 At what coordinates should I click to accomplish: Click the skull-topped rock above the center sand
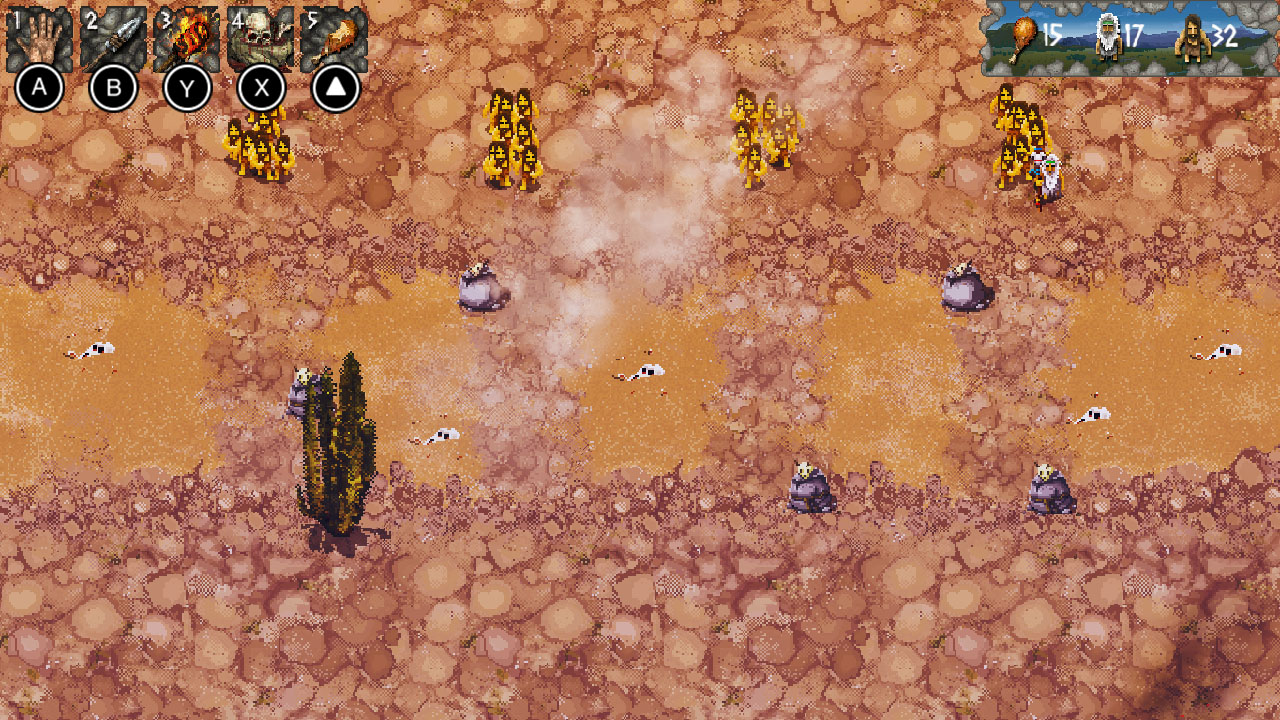(480, 285)
